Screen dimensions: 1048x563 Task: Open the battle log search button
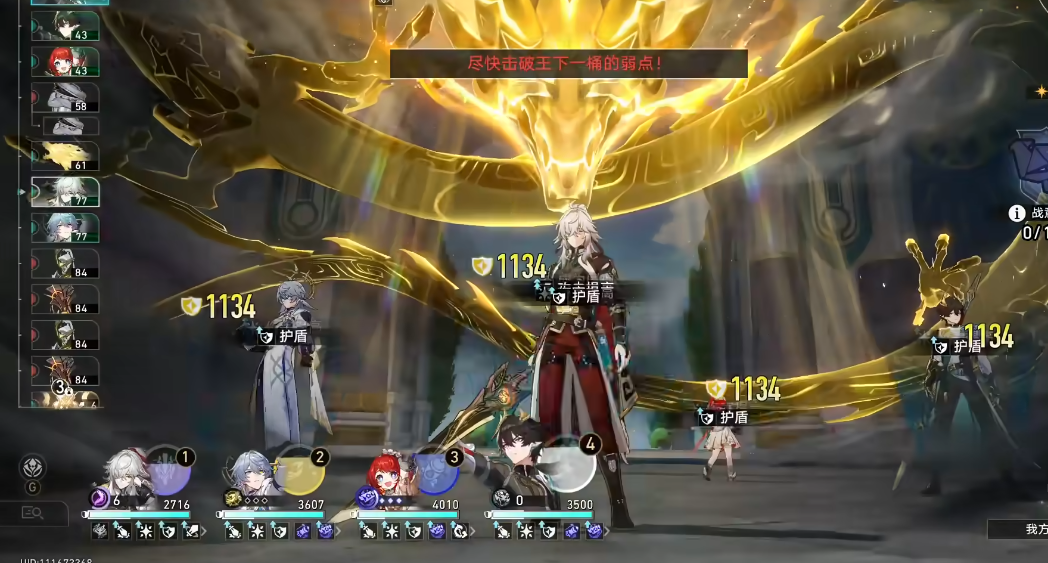click(x=34, y=513)
